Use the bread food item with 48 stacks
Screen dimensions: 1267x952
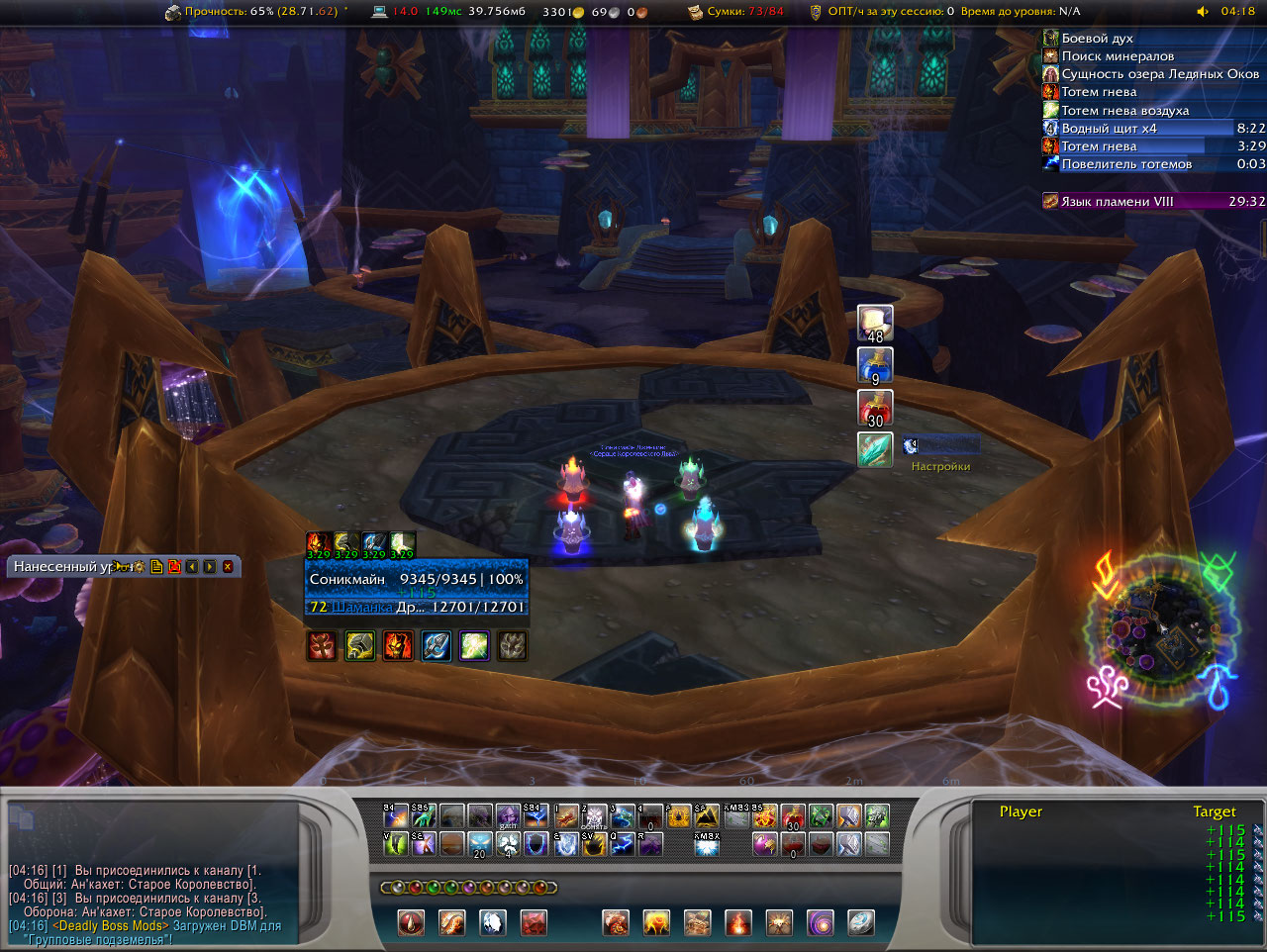[875, 324]
